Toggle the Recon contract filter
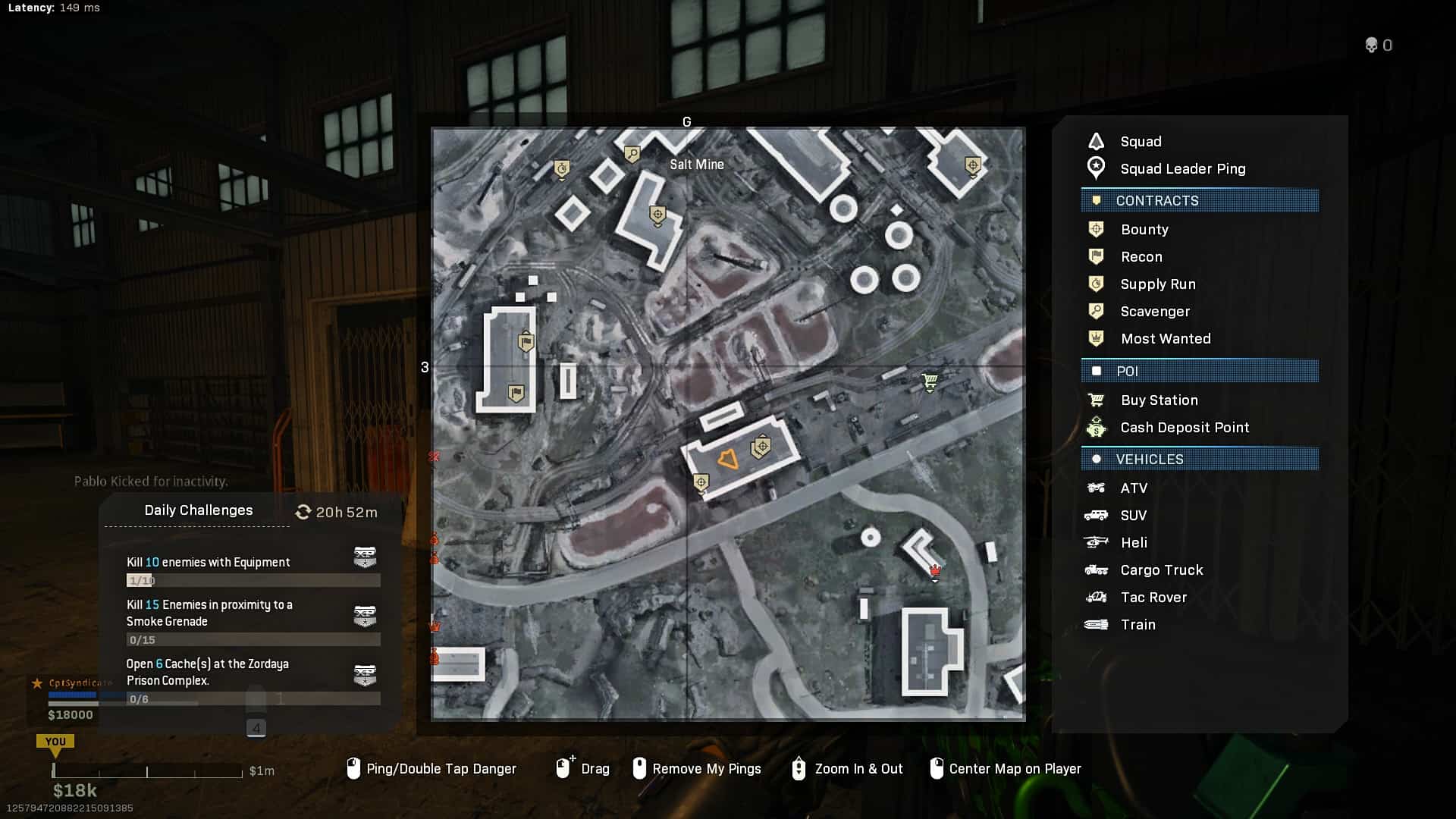This screenshot has height=819, width=1456. click(1141, 257)
